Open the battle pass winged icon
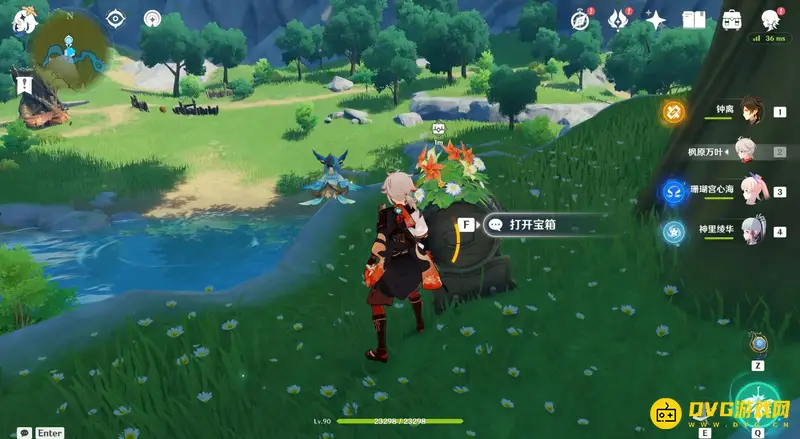This screenshot has width=800, height=439. click(618, 19)
